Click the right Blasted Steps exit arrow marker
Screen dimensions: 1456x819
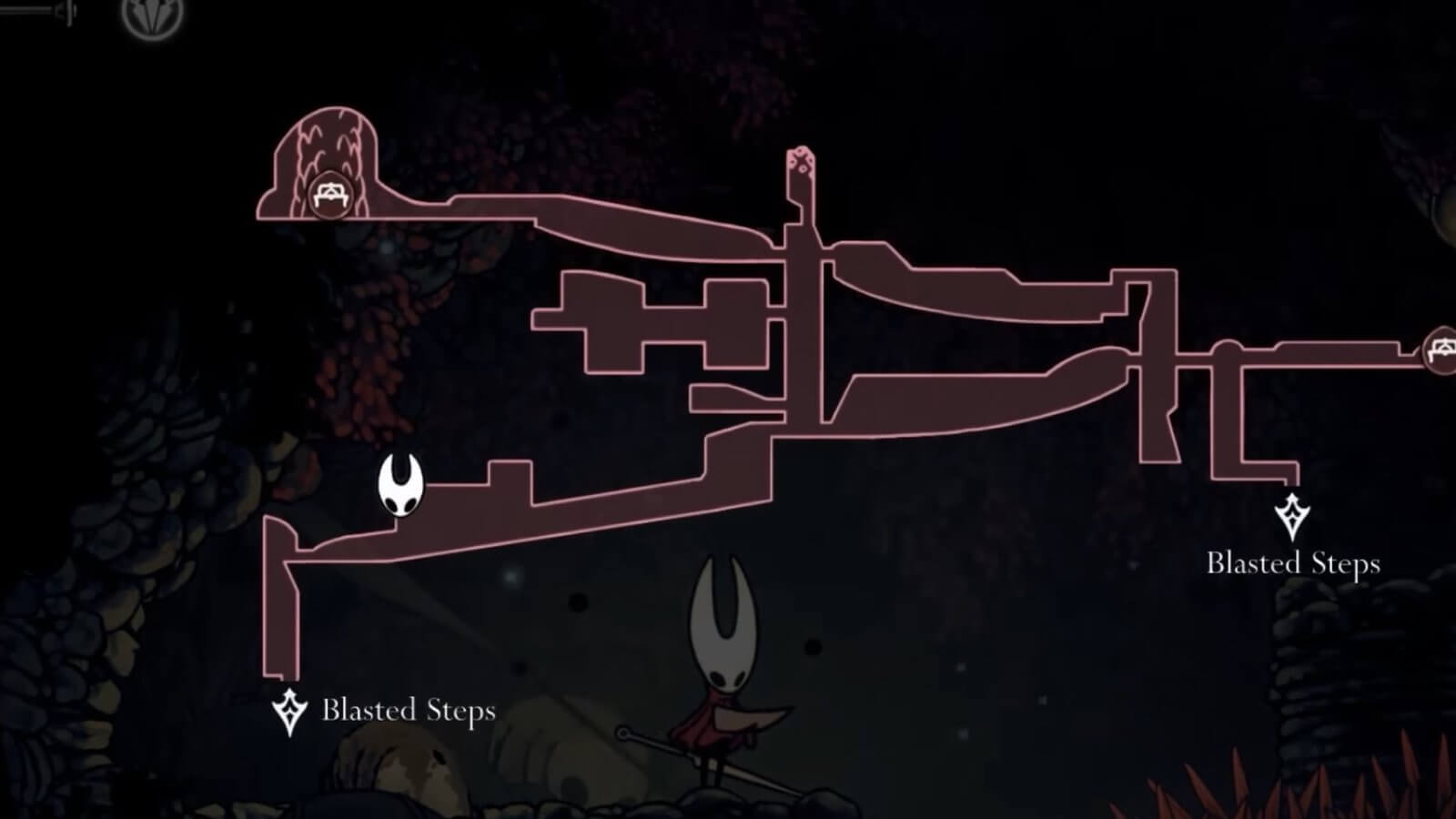[x=1291, y=516]
